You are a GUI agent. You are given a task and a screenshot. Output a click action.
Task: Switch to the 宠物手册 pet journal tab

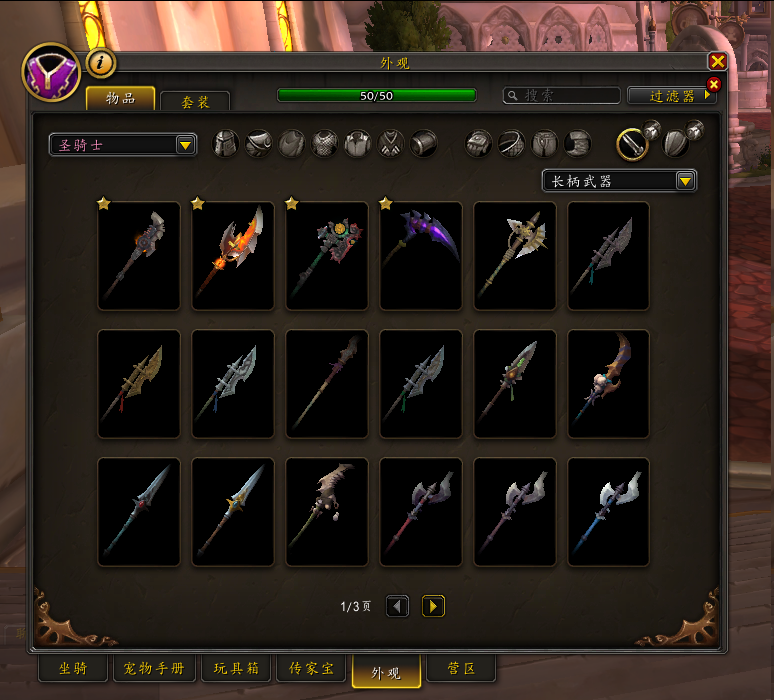[155, 670]
